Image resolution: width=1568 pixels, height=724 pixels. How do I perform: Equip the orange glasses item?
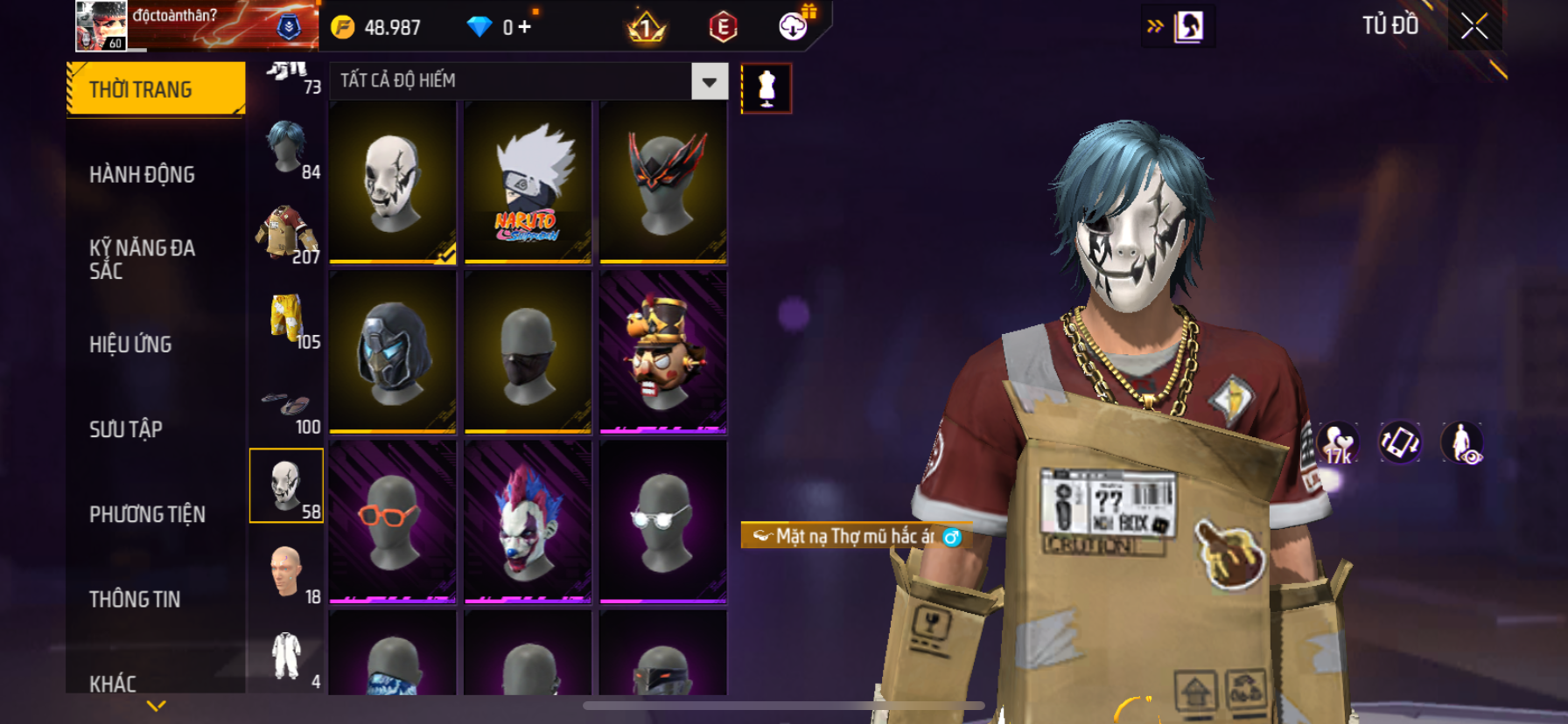click(392, 522)
